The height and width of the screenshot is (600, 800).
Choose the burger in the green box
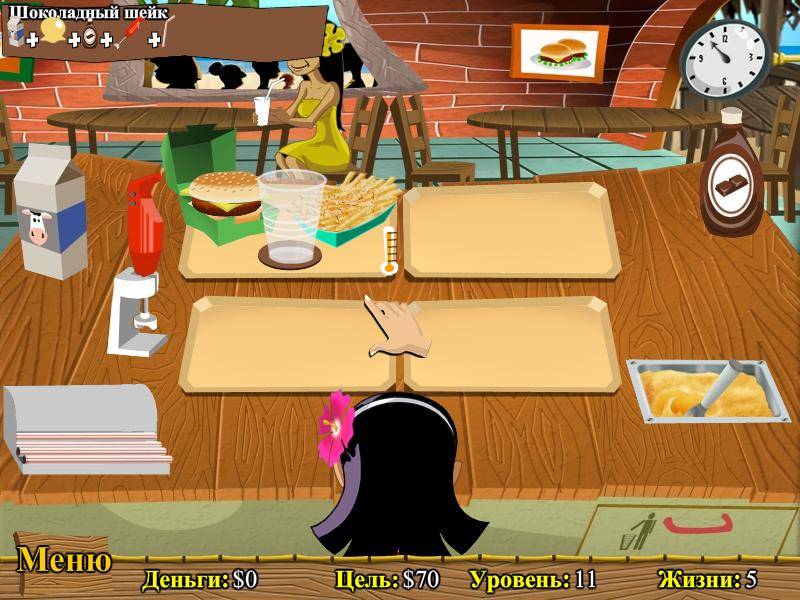point(224,195)
